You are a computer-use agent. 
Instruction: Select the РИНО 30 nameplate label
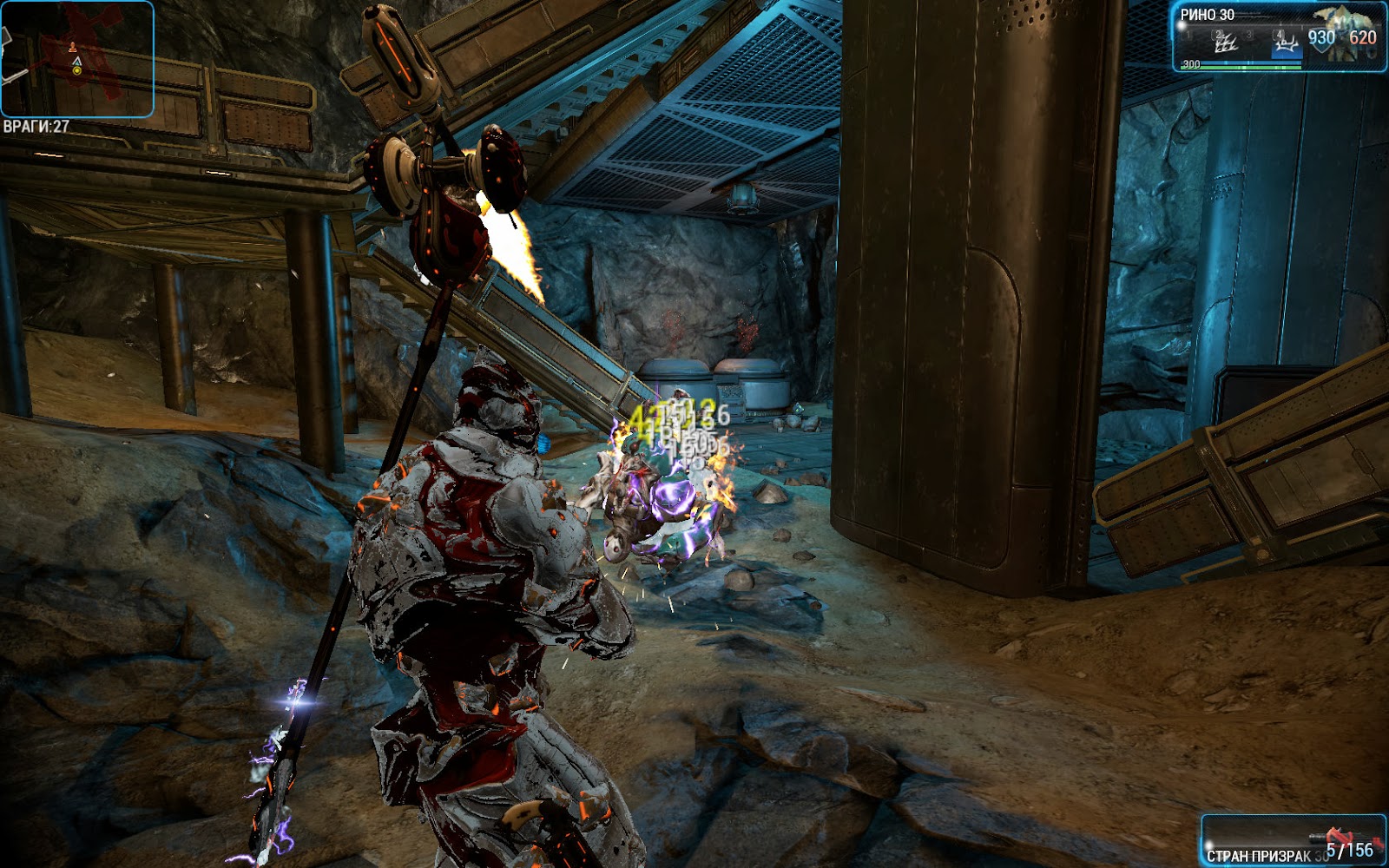pyautogui.click(x=1206, y=14)
